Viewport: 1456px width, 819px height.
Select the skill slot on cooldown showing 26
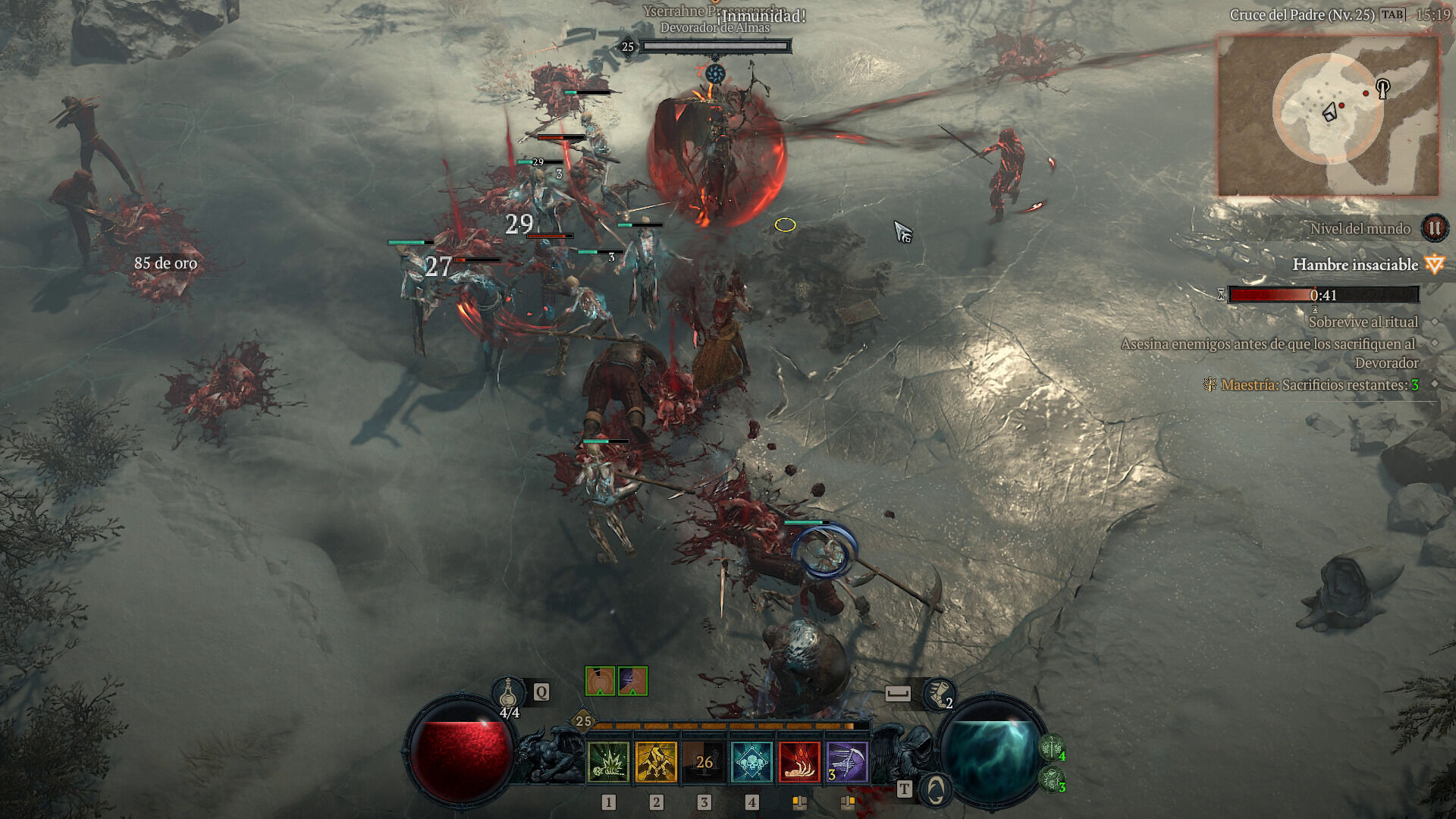[704, 762]
